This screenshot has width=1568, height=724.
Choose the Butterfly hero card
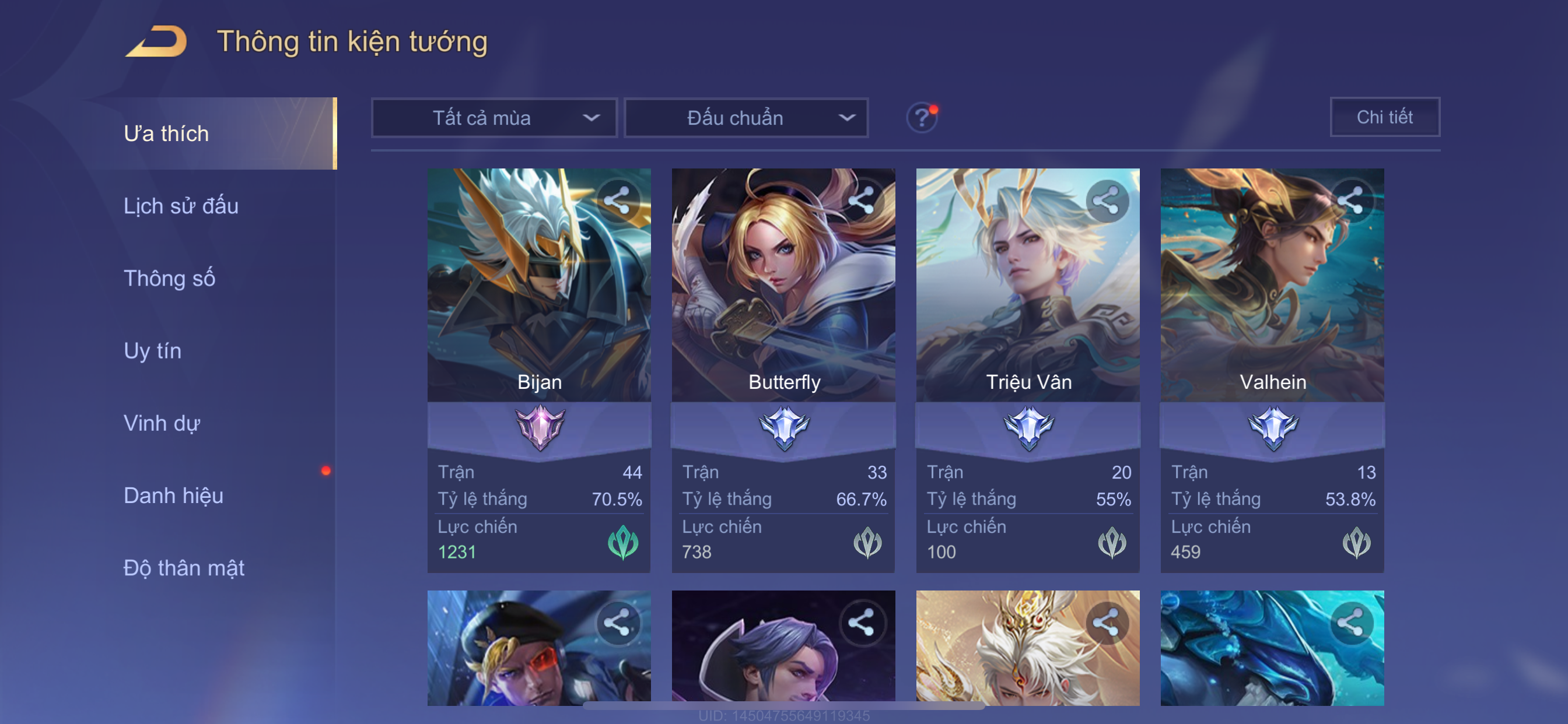[x=783, y=286]
